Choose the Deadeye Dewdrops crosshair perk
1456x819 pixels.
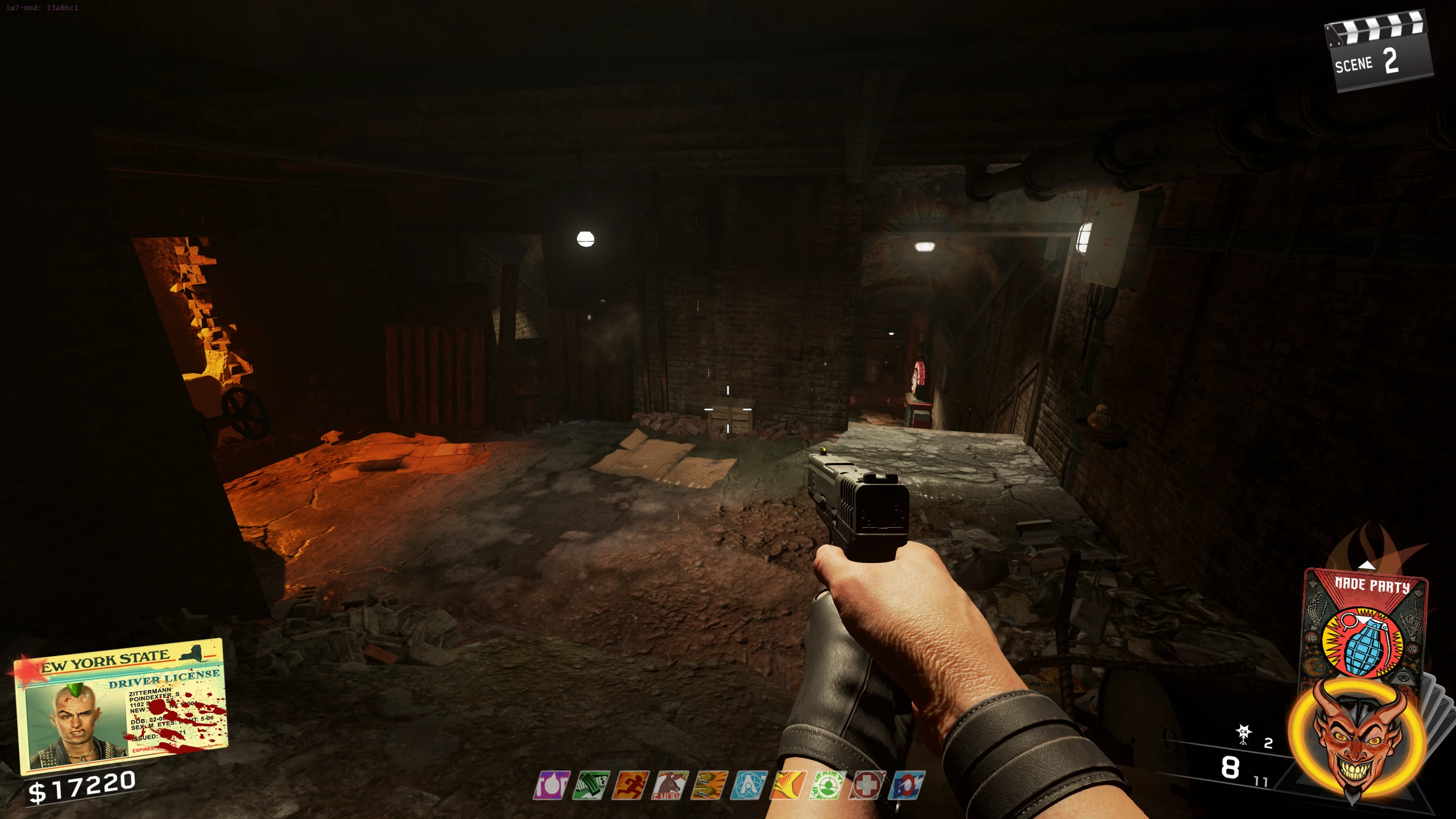pyautogui.click(x=828, y=785)
